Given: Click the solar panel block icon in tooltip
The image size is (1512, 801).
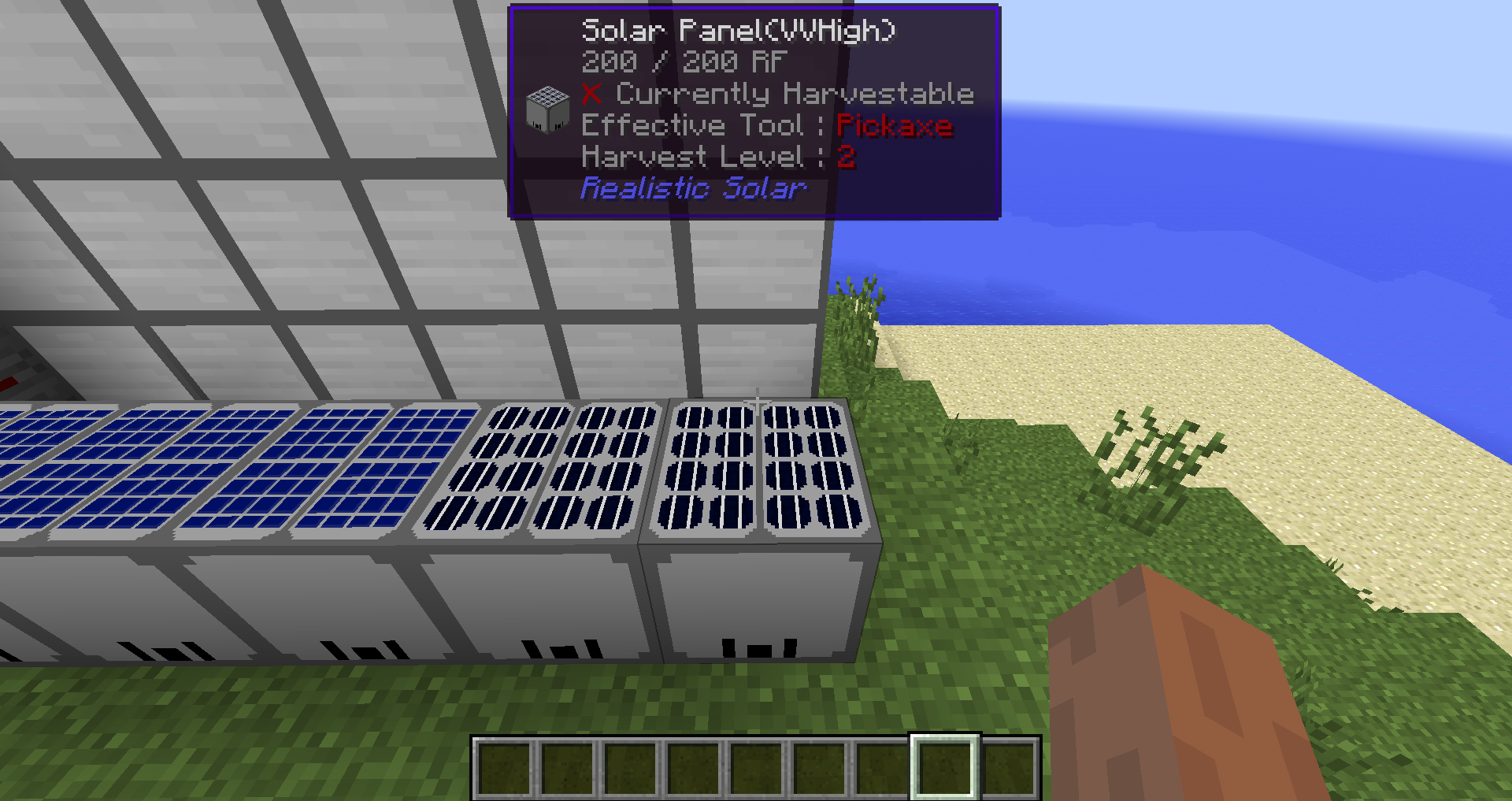Looking at the screenshot, I should [549, 109].
